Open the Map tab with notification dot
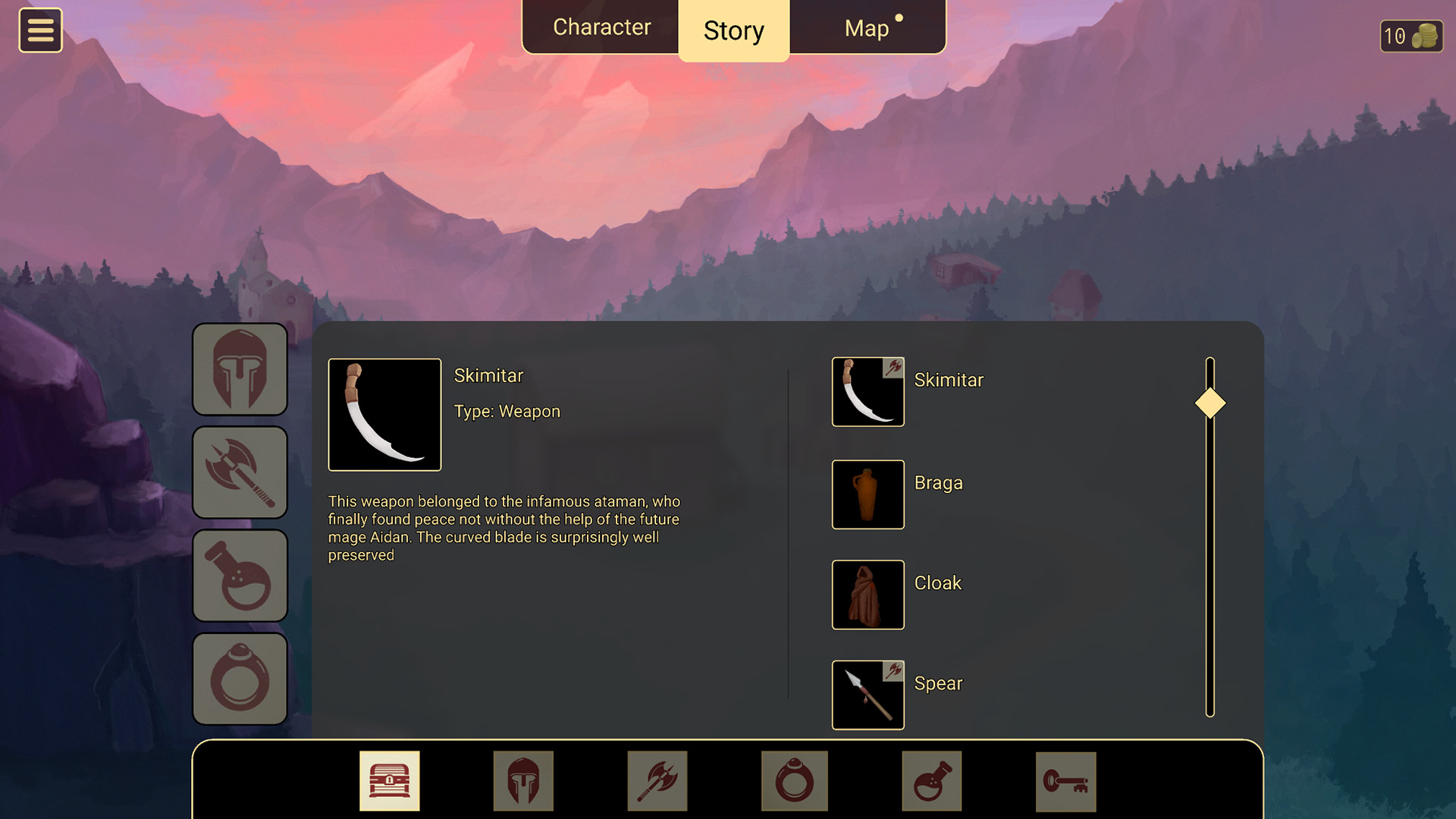1456x819 pixels. 866,27
